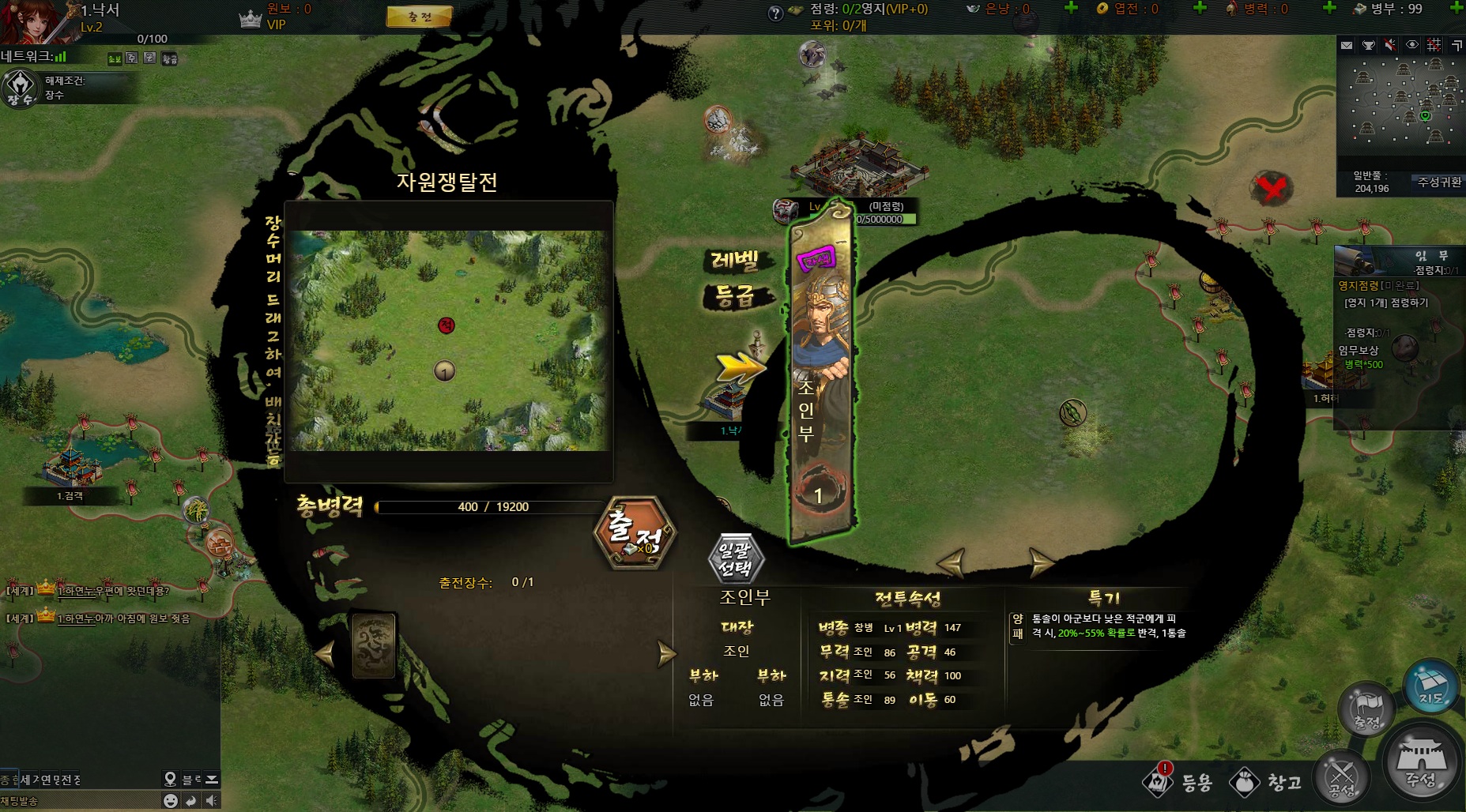Open the 장수 generals helmet icon
The width and height of the screenshot is (1466, 812).
coord(20,88)
